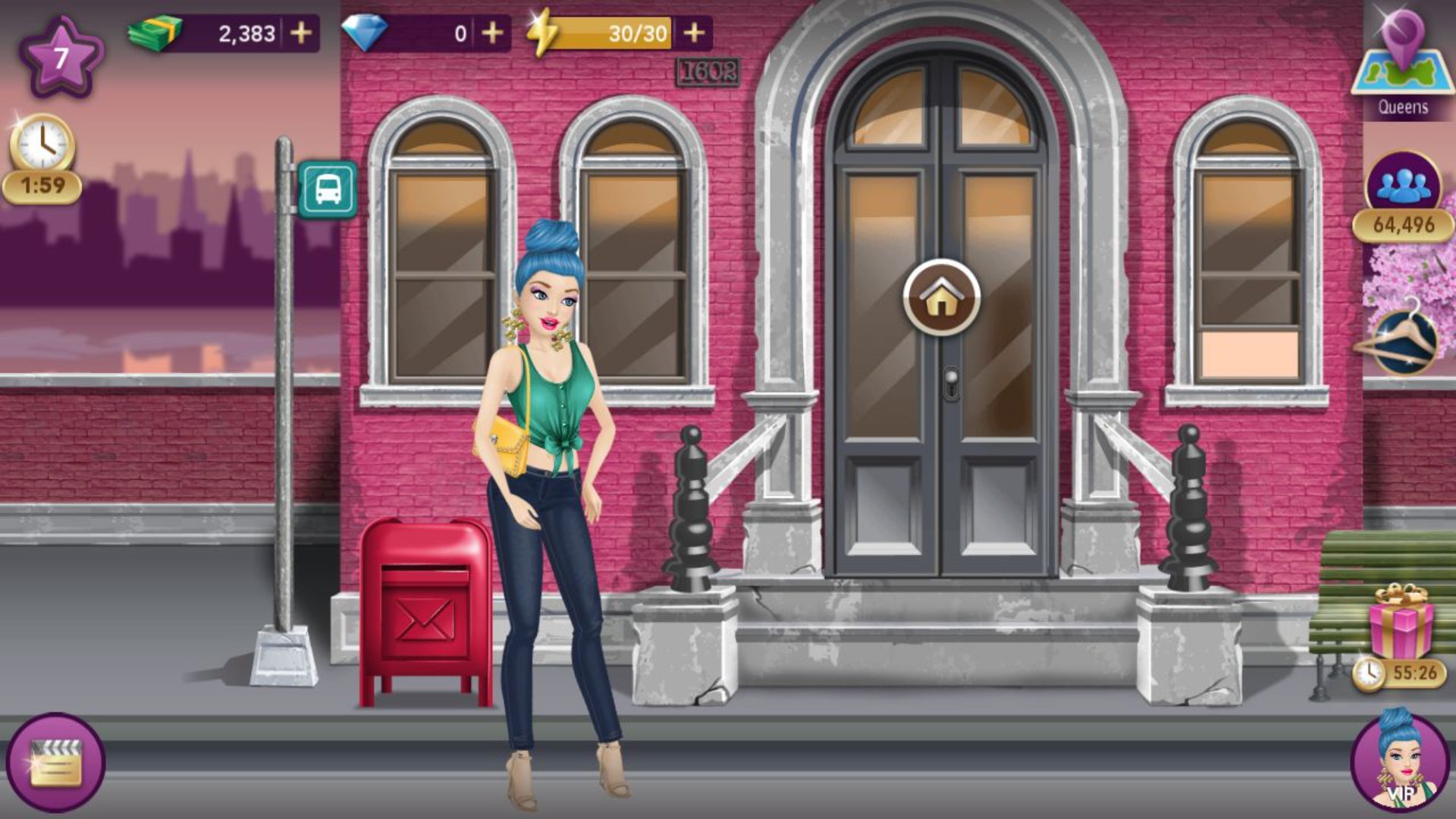Enter home via the house icon
This screenshot has height=819, width=1456.
pos(941,297)
